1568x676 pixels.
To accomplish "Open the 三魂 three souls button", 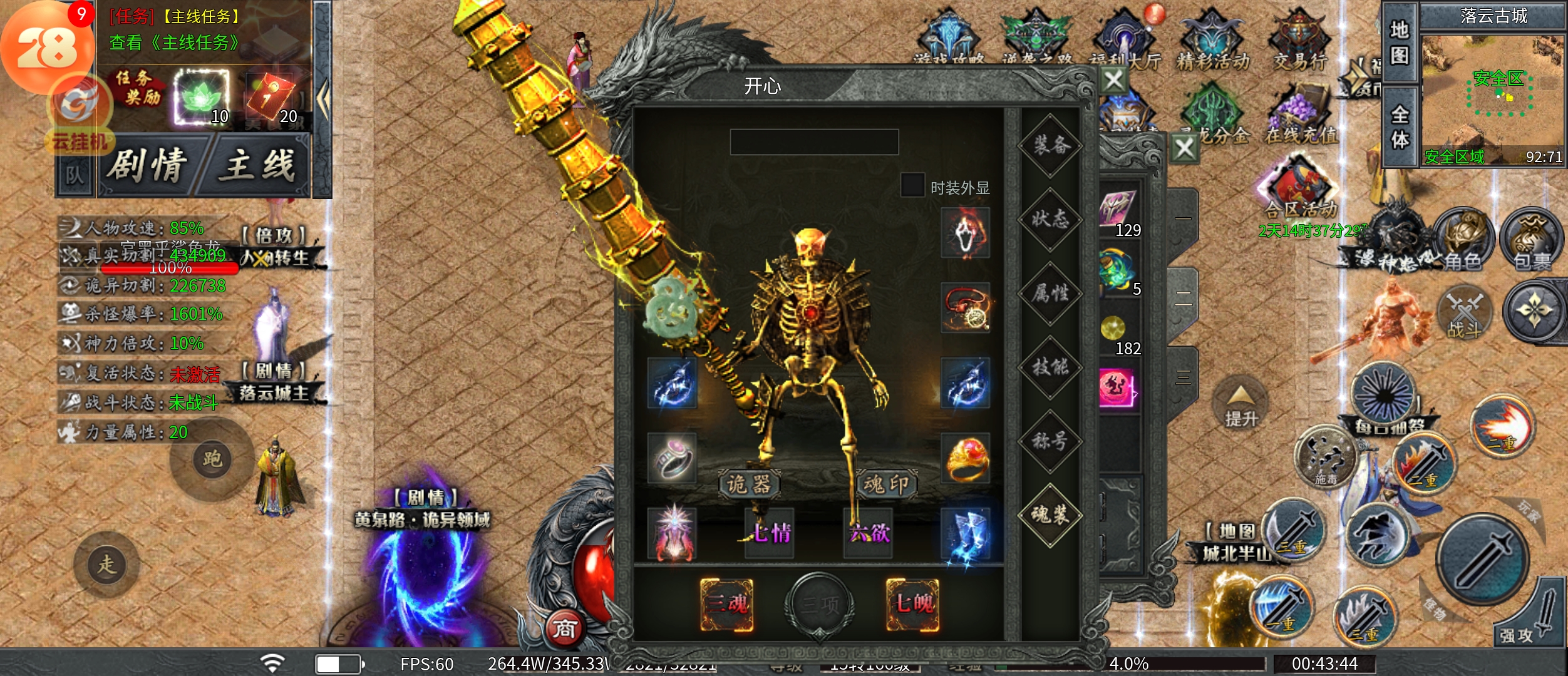I will tap(726, 604).
